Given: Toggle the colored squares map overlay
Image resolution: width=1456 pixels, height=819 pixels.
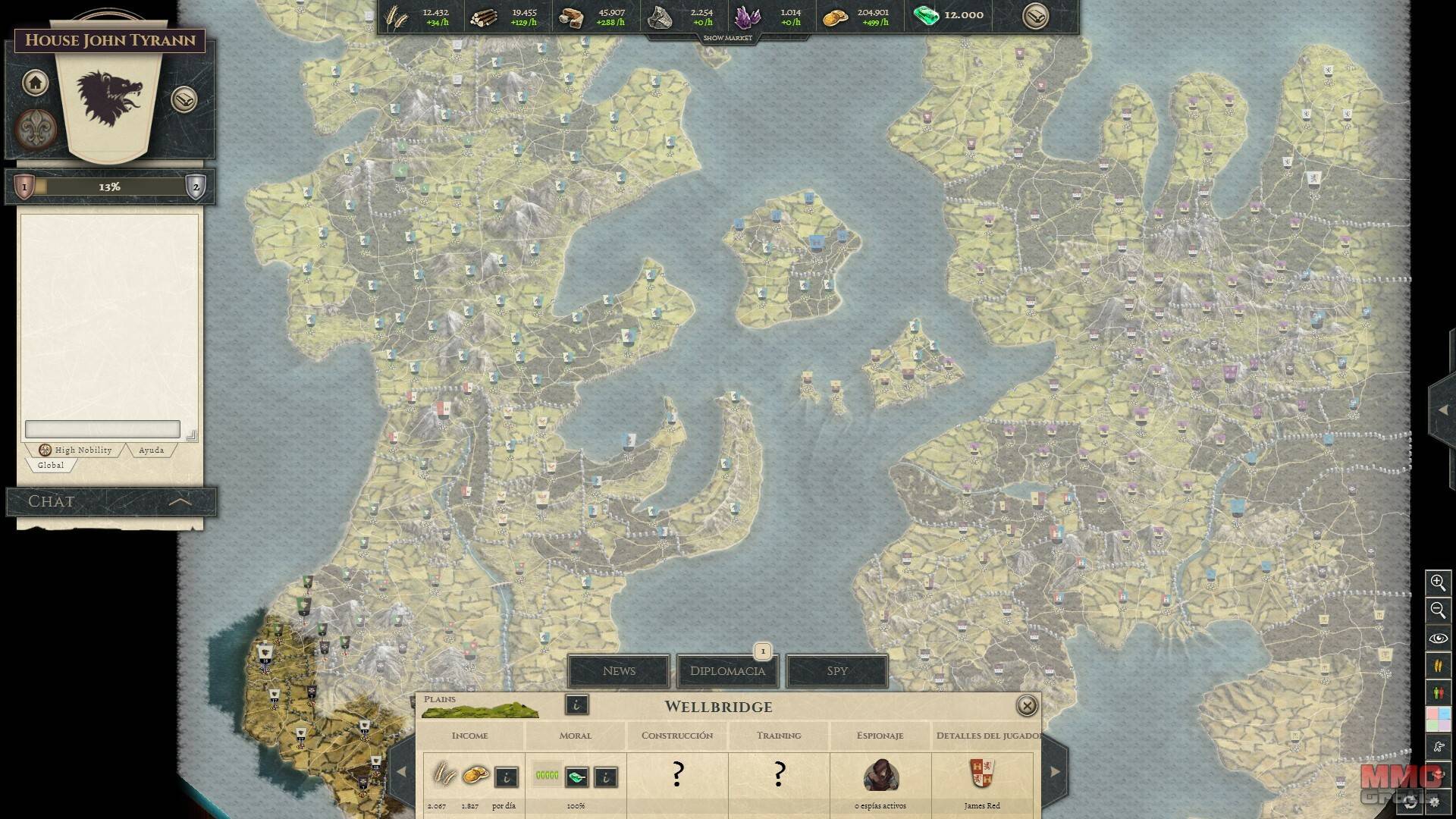Looking at the screenshot, I should [x=1438, y=718].
